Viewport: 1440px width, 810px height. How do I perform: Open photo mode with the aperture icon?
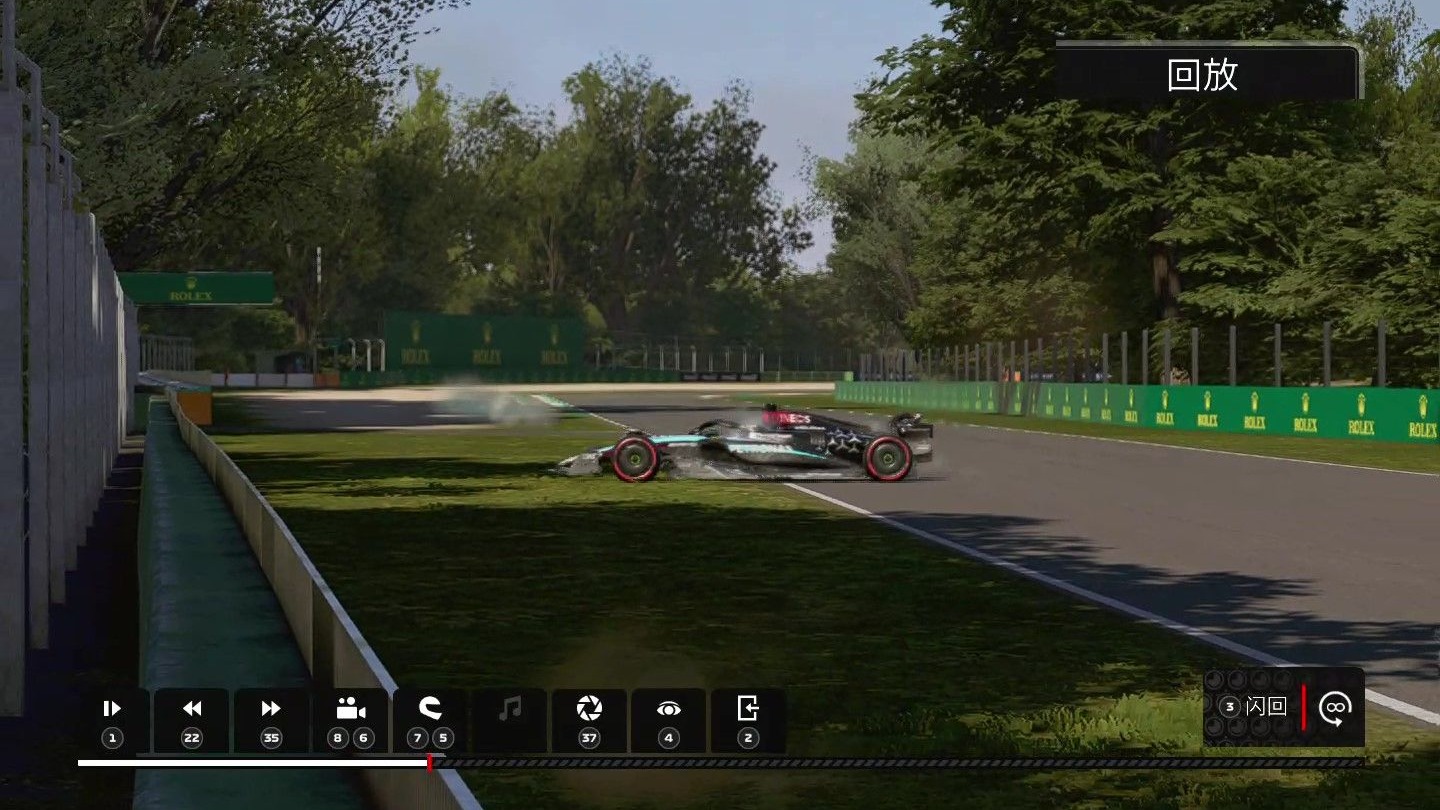pyautogui.click(x=589, y=720)
